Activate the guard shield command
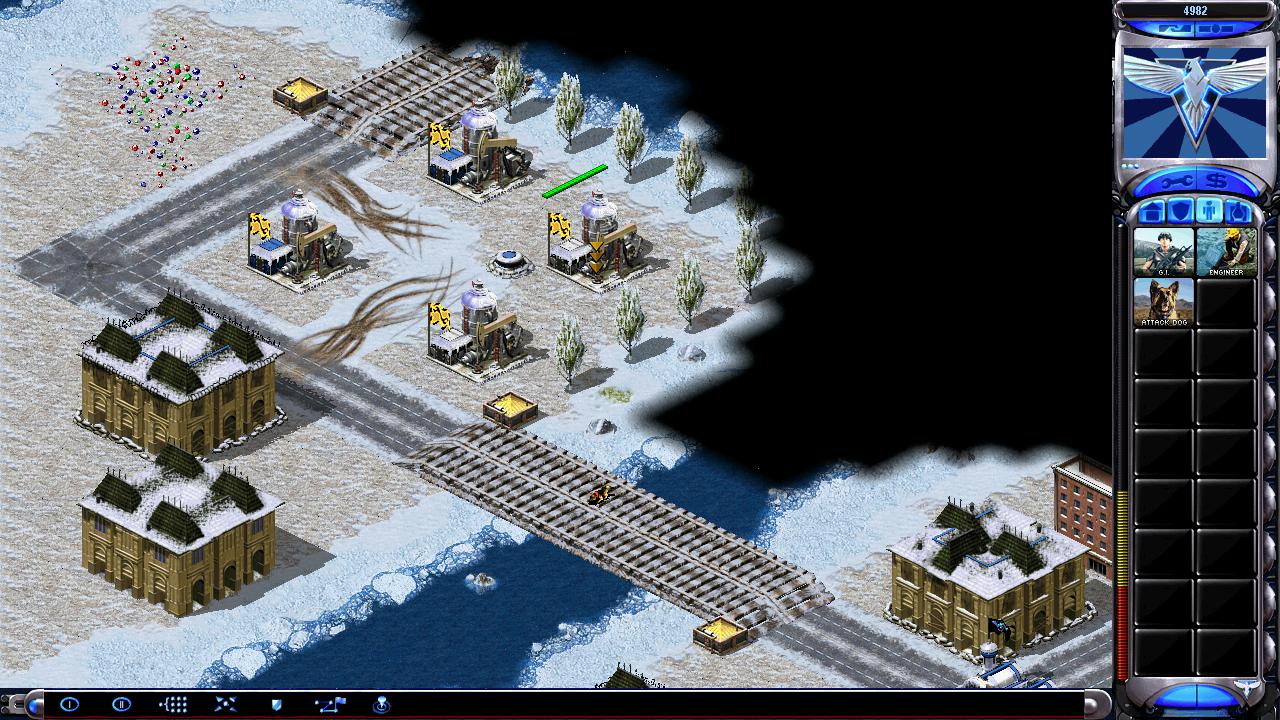This screenshot has width=1280, height=720. (x=277, y=704)
